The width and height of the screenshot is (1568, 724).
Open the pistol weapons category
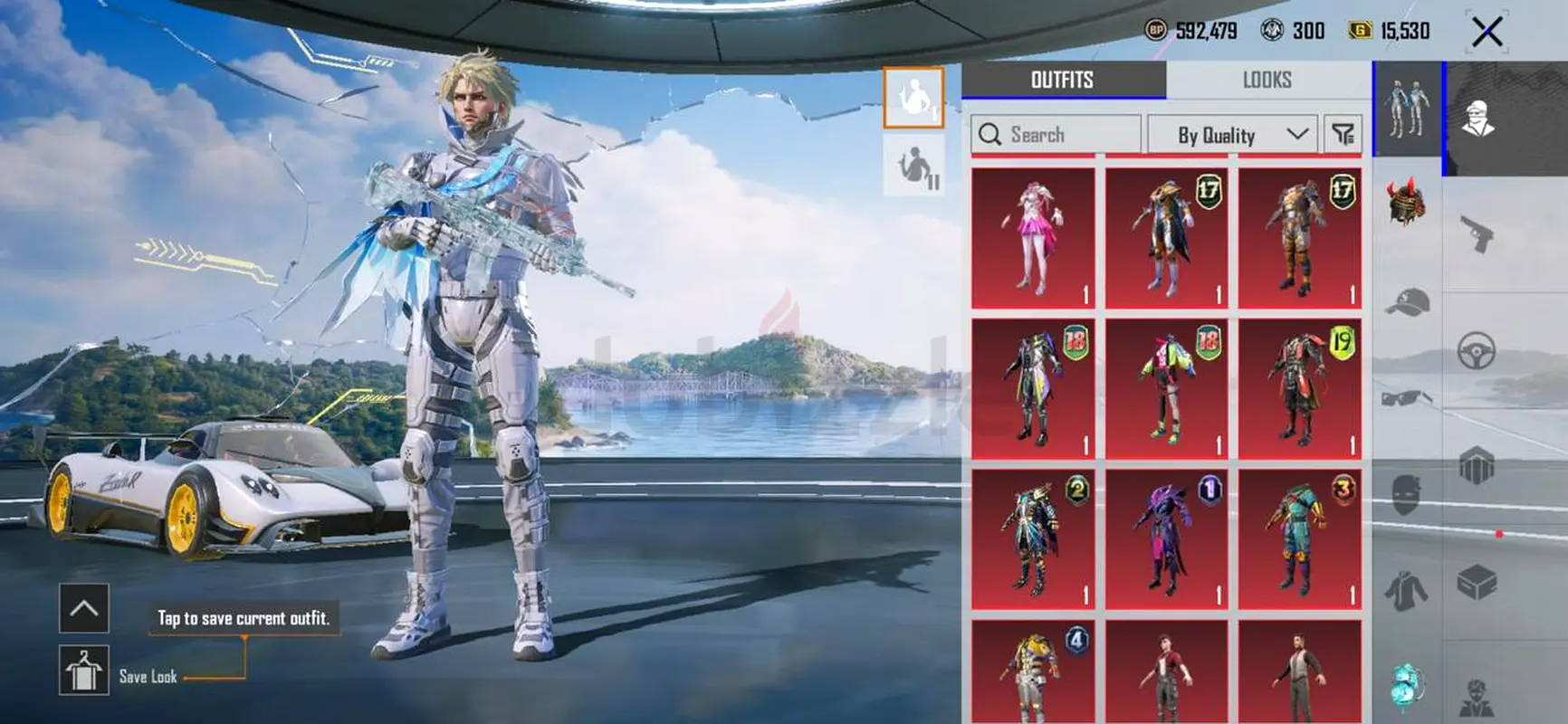pyautogui.click(x=1477, y=234)
